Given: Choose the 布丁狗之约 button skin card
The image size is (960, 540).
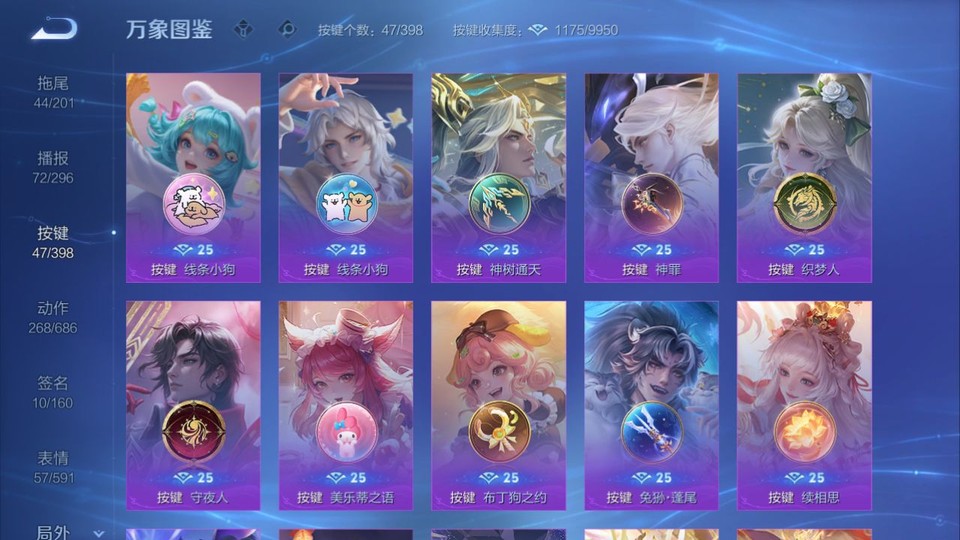Looking at the screenshot, I should click(x=499, y=406).
